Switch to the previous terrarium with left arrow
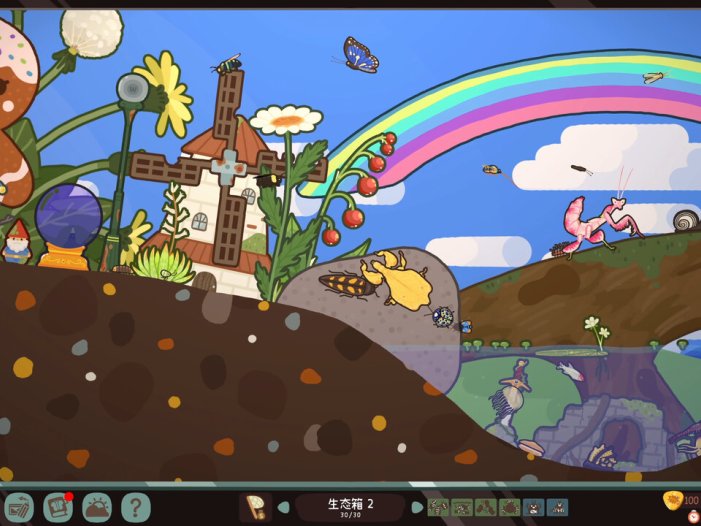Viewport: 701px width, 526px height. (284, 507)
